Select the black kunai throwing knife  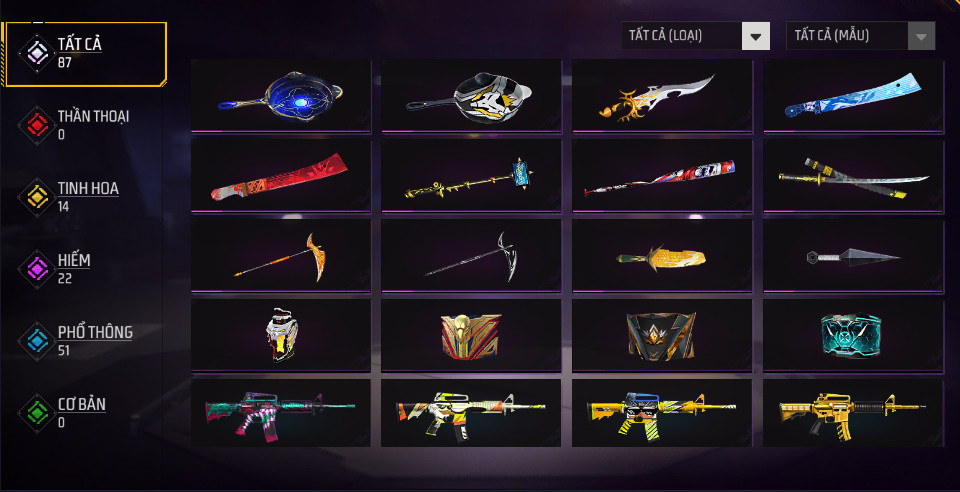coord(854,255)
